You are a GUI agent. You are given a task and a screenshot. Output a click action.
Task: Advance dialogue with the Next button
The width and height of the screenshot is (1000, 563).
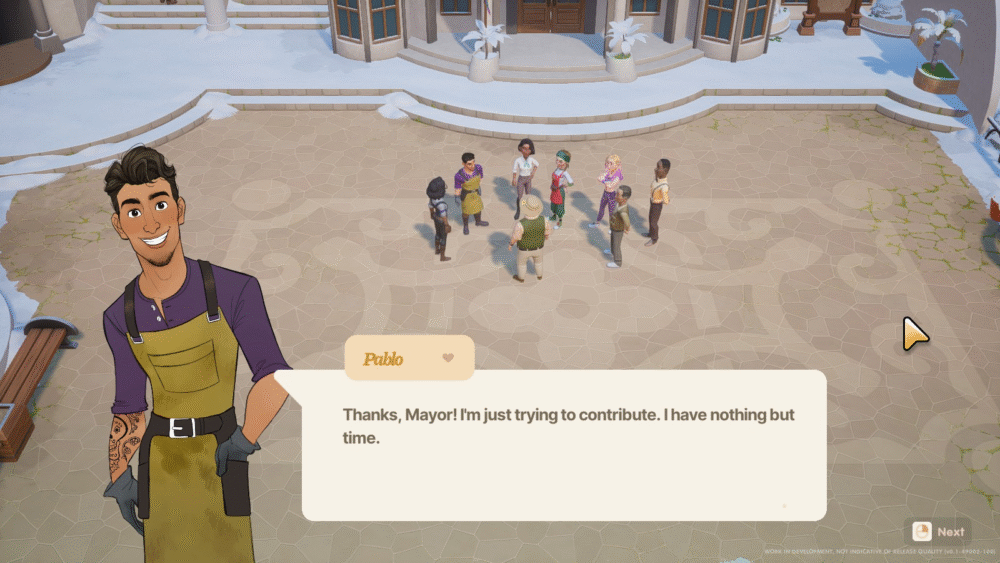938,532
